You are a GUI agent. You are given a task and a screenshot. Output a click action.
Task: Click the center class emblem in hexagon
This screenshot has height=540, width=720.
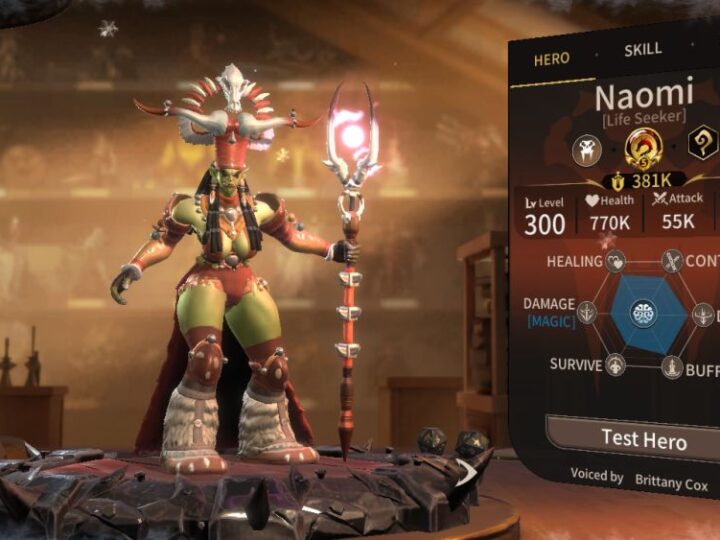pyautogui.click(x=644, y=313)
